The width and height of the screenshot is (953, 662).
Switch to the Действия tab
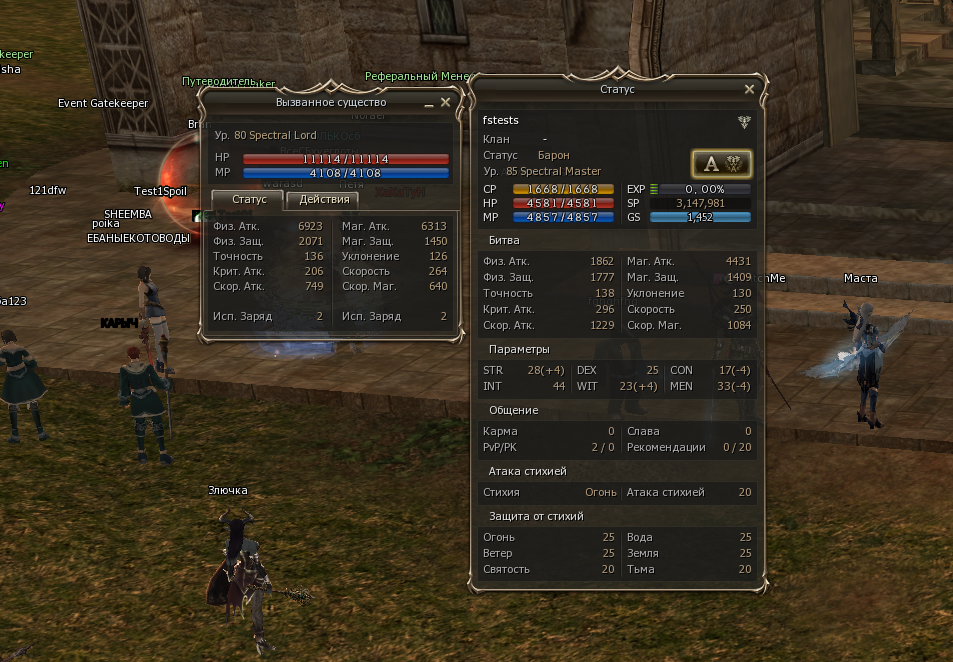click(322, 199)
